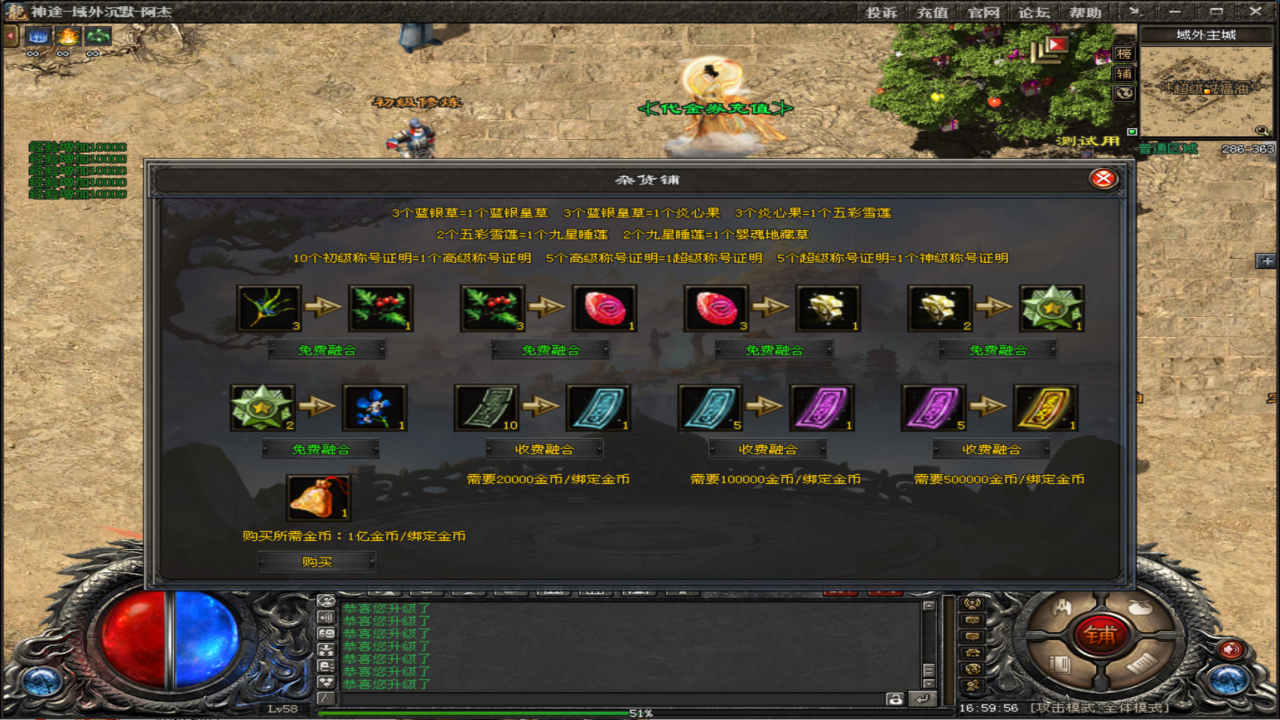Open the 投诉 menu in top bar

881,13
